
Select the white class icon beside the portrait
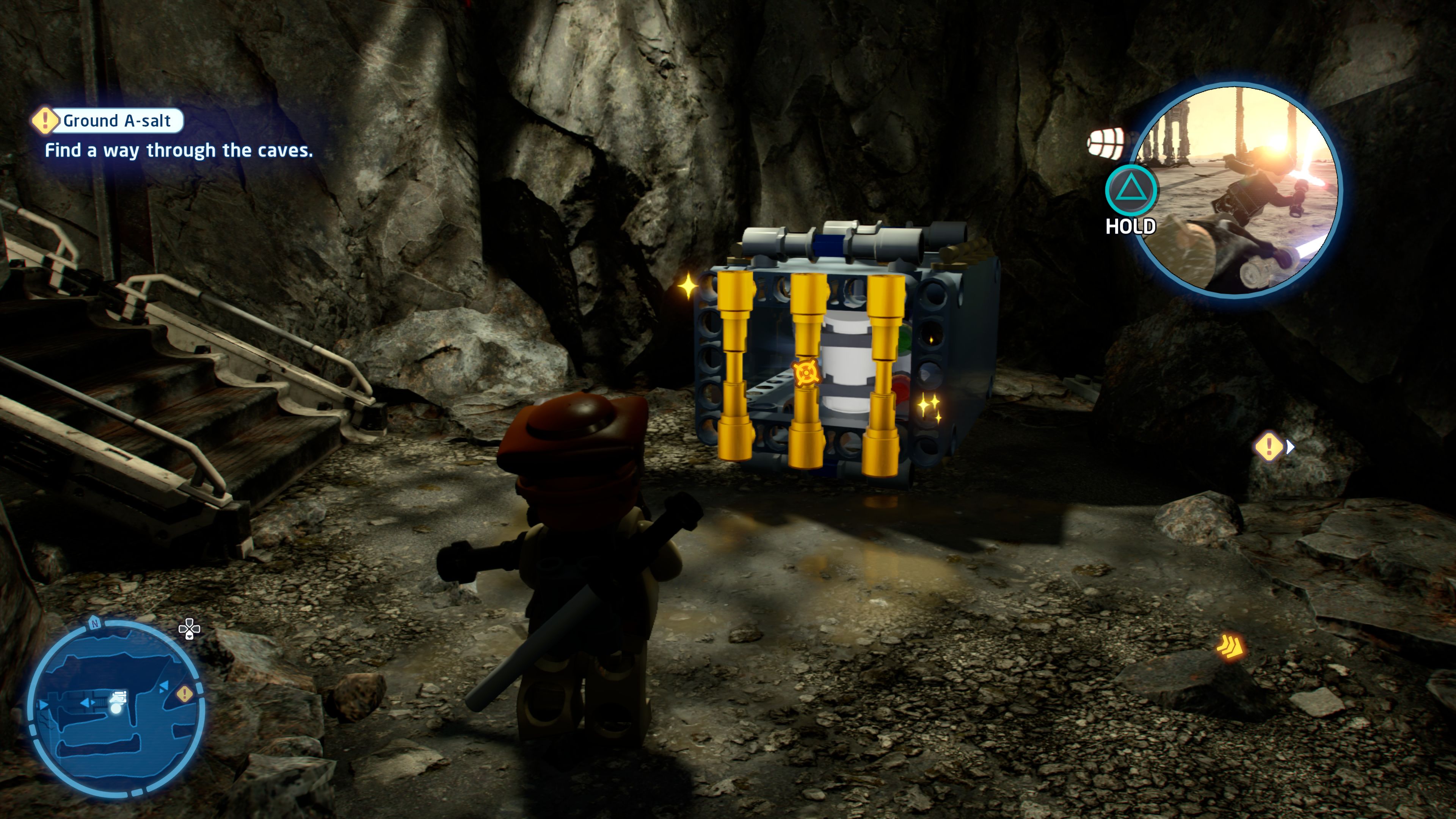point(1105,143)
